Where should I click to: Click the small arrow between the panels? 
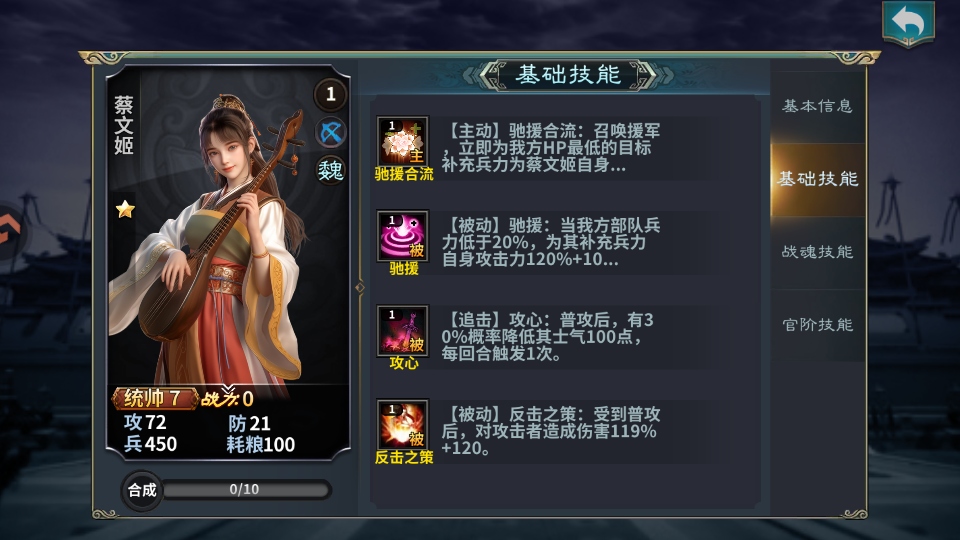[360, 287]
